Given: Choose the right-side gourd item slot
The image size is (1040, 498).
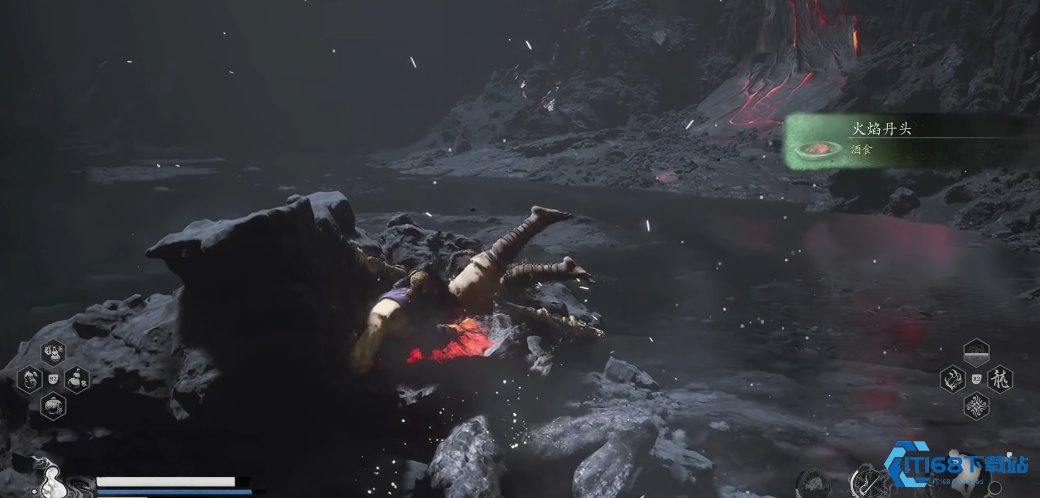Looking at the screenshot, I should (x=76, y=379).
